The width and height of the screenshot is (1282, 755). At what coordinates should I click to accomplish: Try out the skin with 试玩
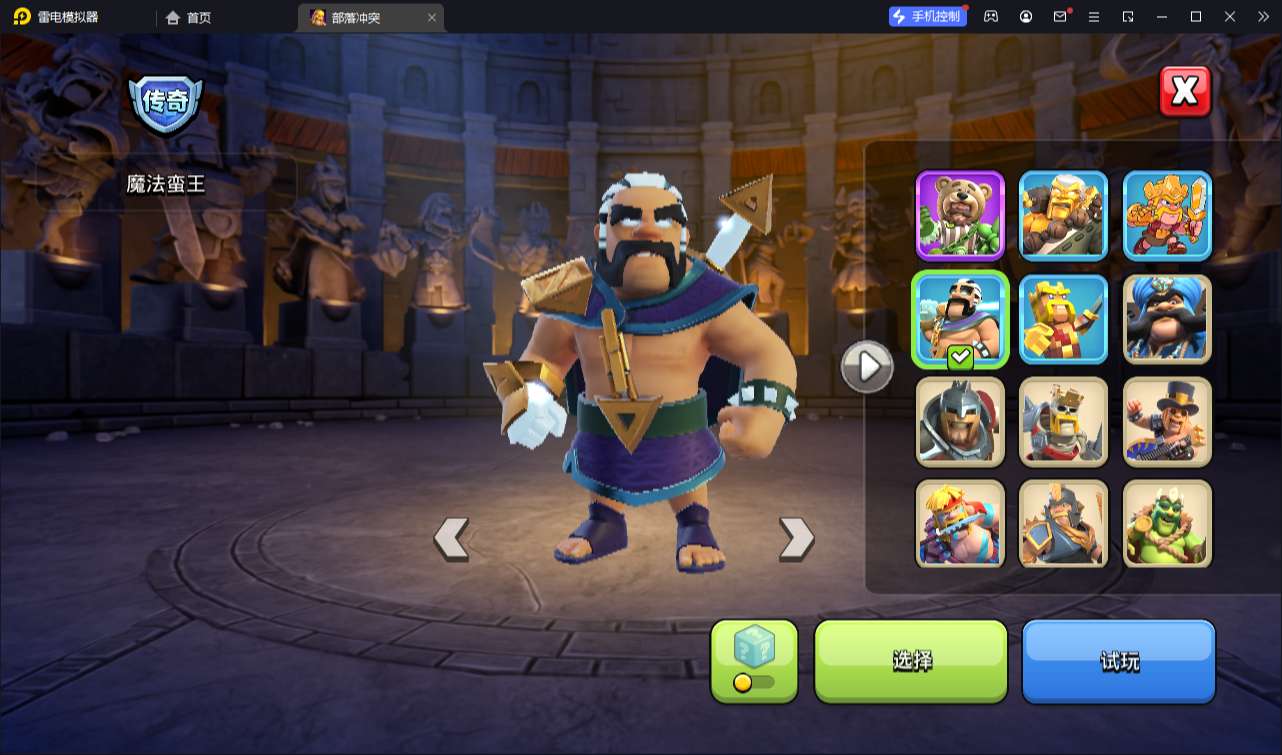[x=1118, y=661]
